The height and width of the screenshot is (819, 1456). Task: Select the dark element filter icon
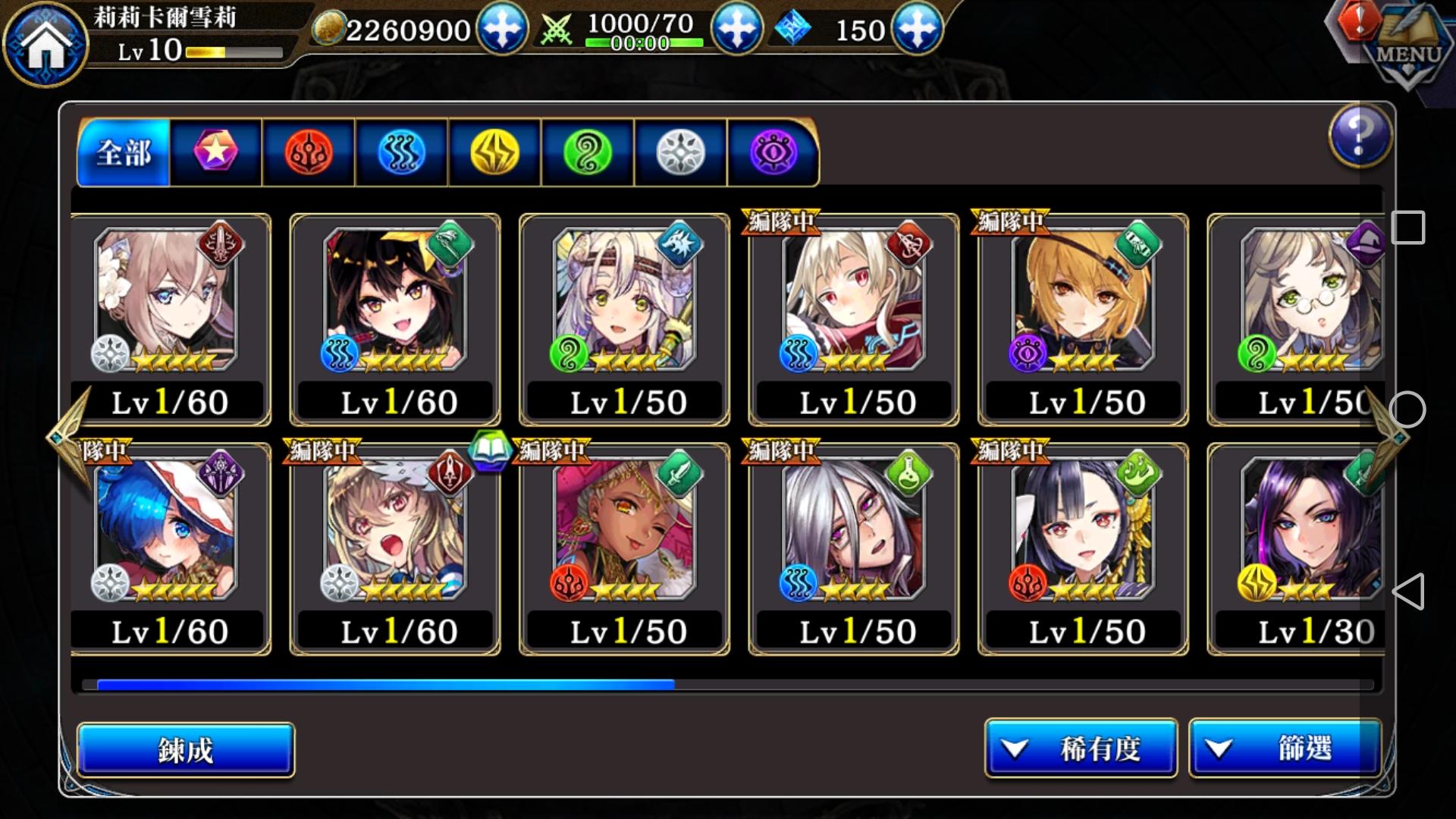tap(771, 152)
